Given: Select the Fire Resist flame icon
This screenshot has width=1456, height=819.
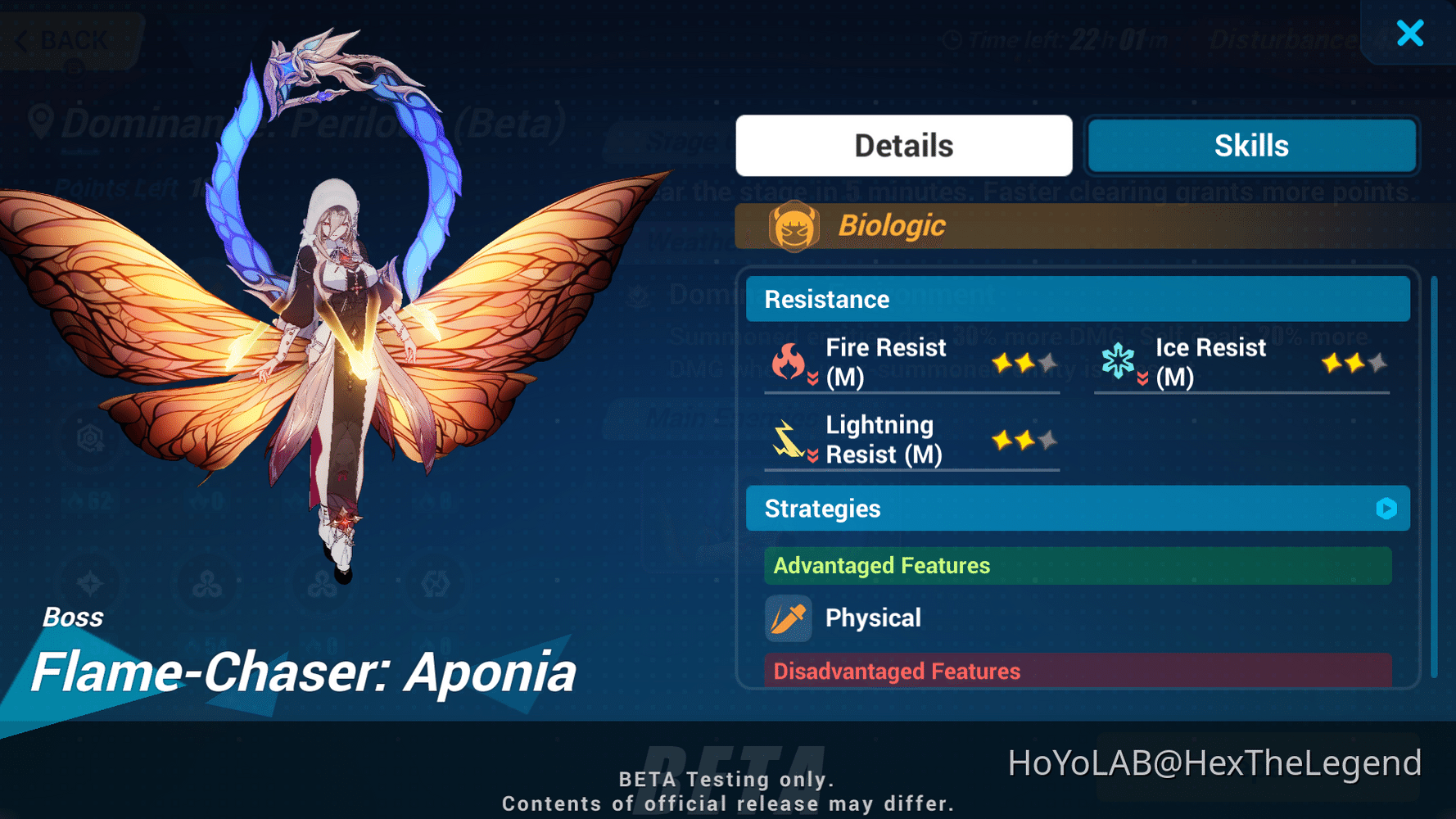Looking at the screenshot, I should point(789,360).
